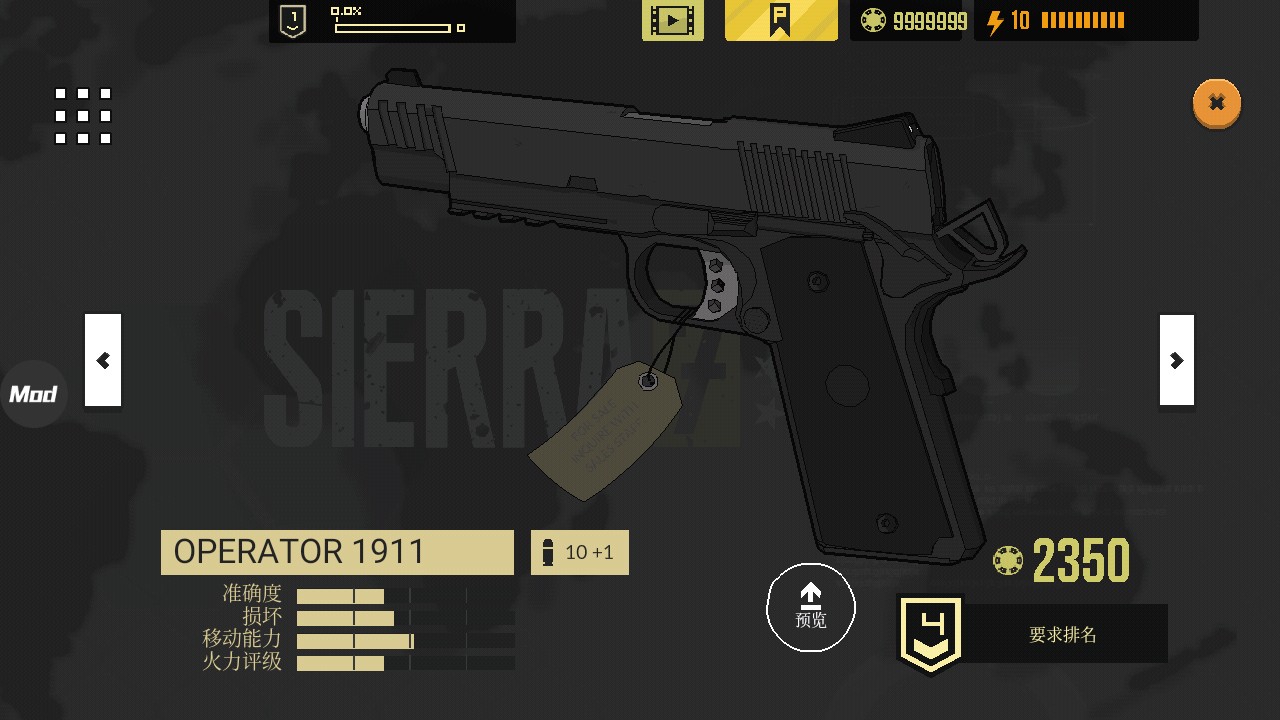Open the film clip video button
The image size is (1280, 720).
[x=672, y=20]
